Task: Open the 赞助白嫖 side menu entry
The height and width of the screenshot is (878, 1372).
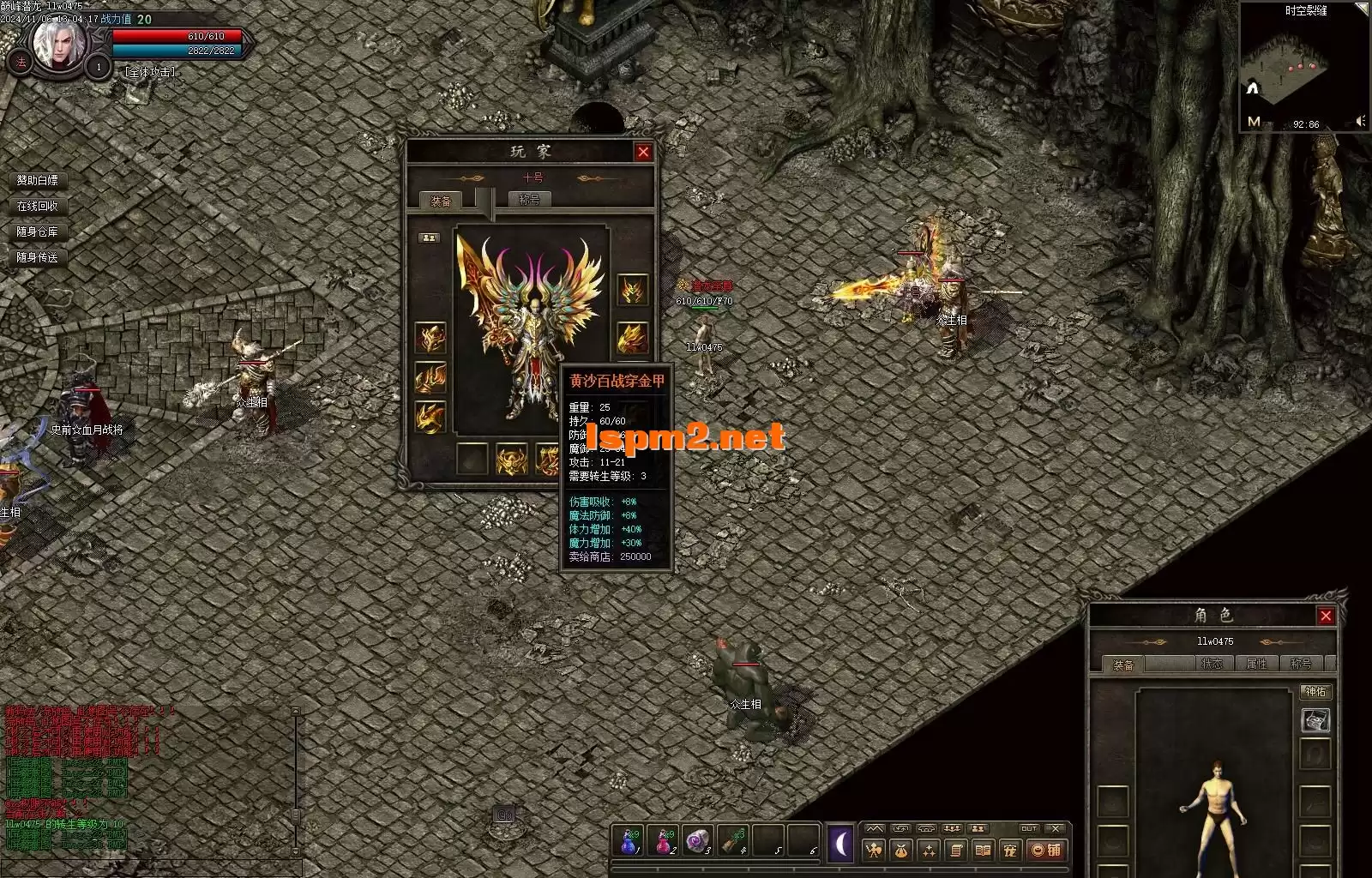Action: 38,180
